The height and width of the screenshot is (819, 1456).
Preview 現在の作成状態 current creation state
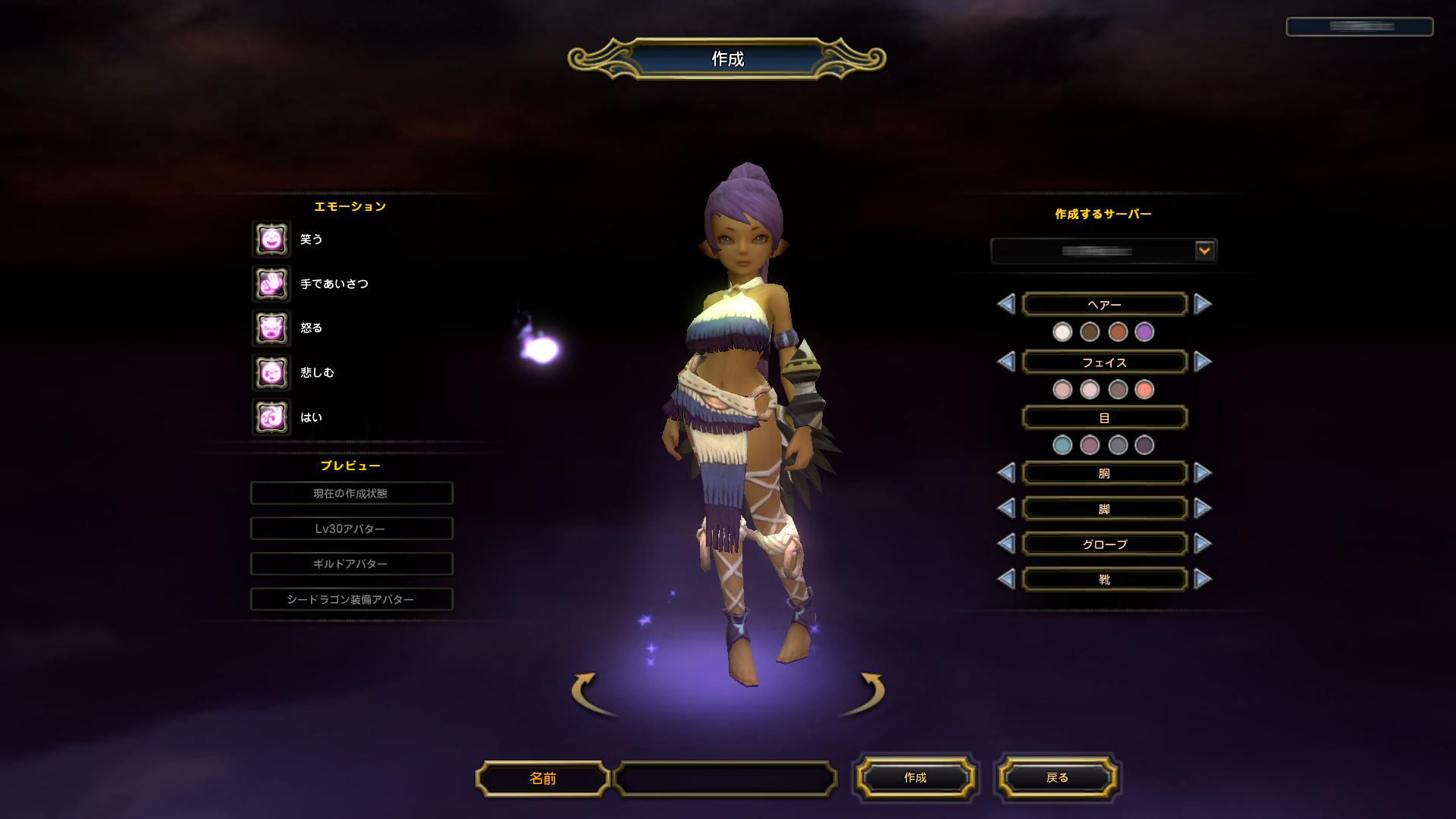[351, 493]
